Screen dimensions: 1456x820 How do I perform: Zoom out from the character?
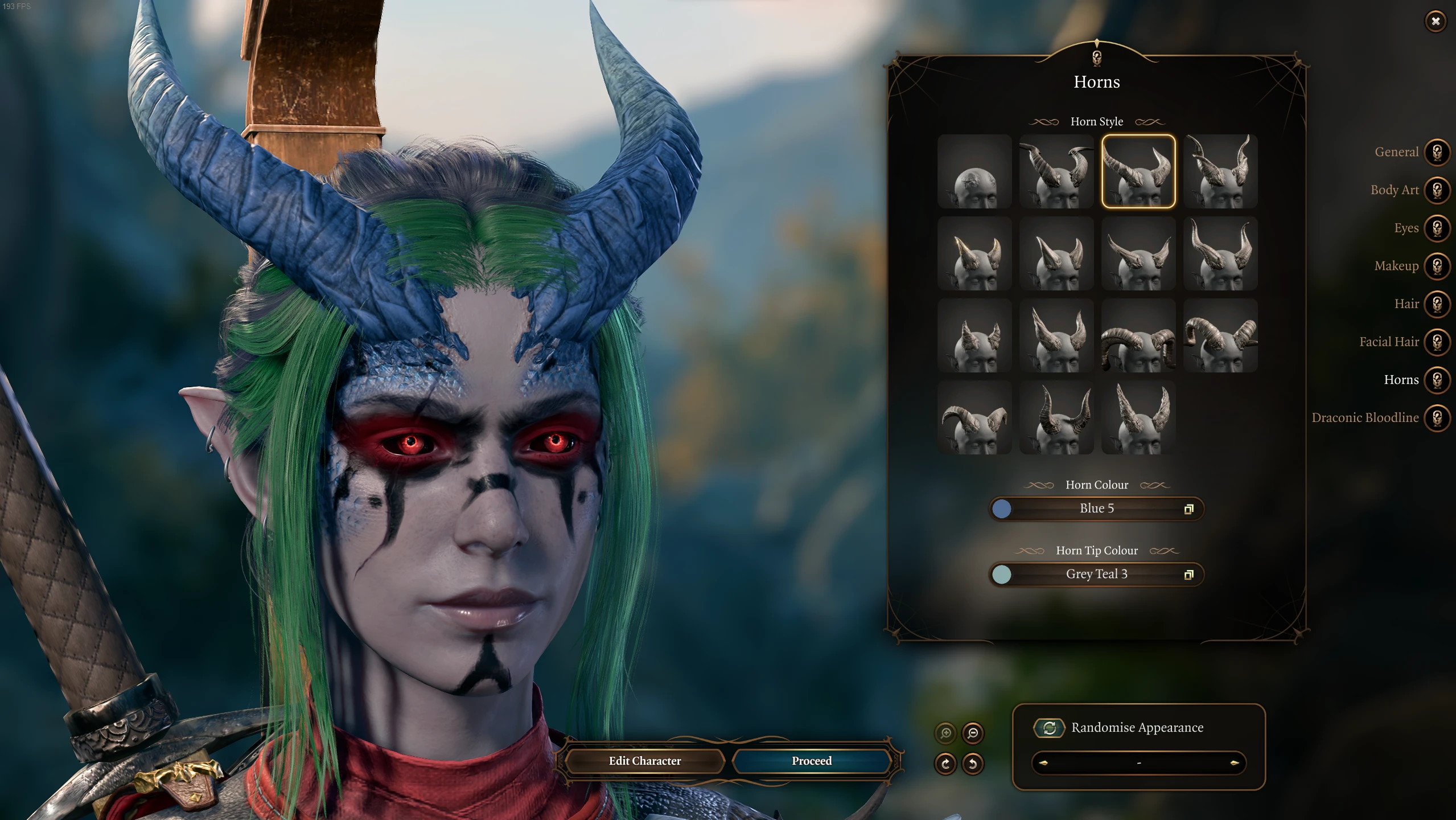coord(973,733)
